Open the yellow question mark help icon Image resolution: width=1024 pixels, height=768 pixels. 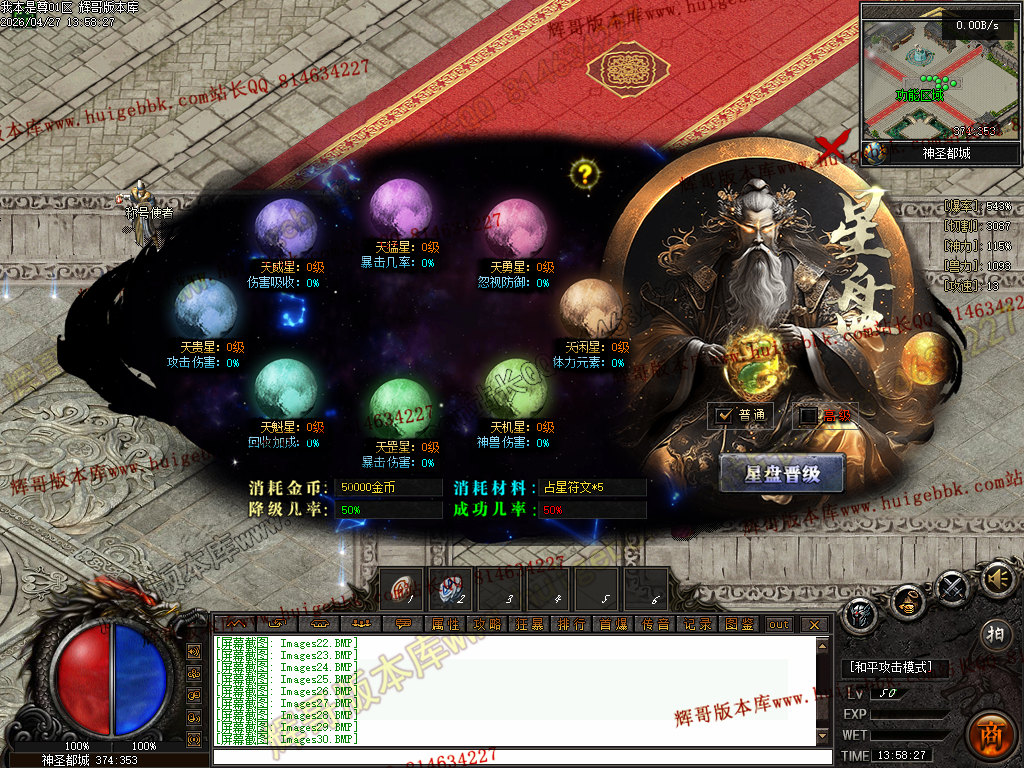pyautogui.click(x=585, y=174)
